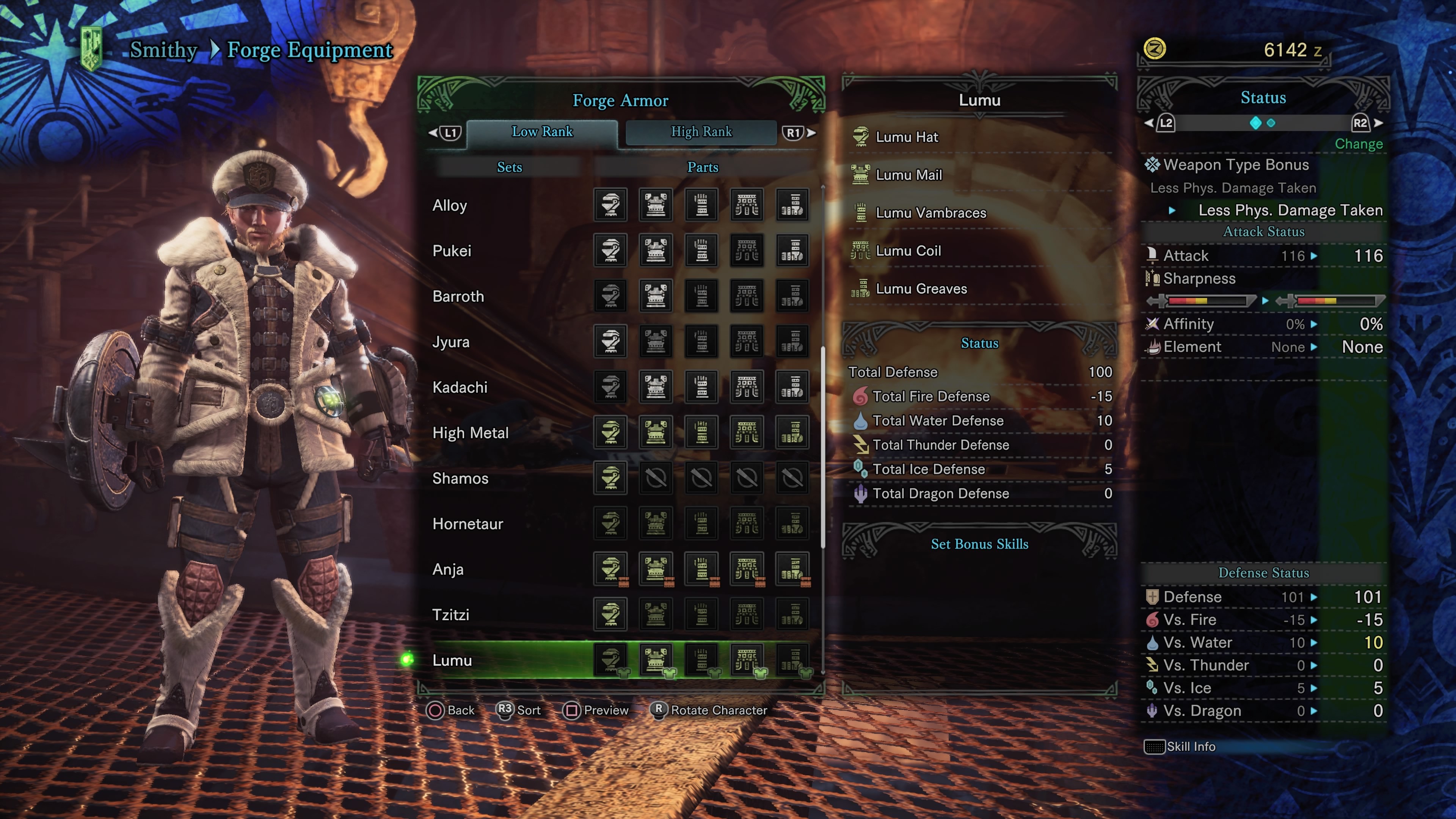
Task: Select the Low Rank tab
Action: point(541,132)
